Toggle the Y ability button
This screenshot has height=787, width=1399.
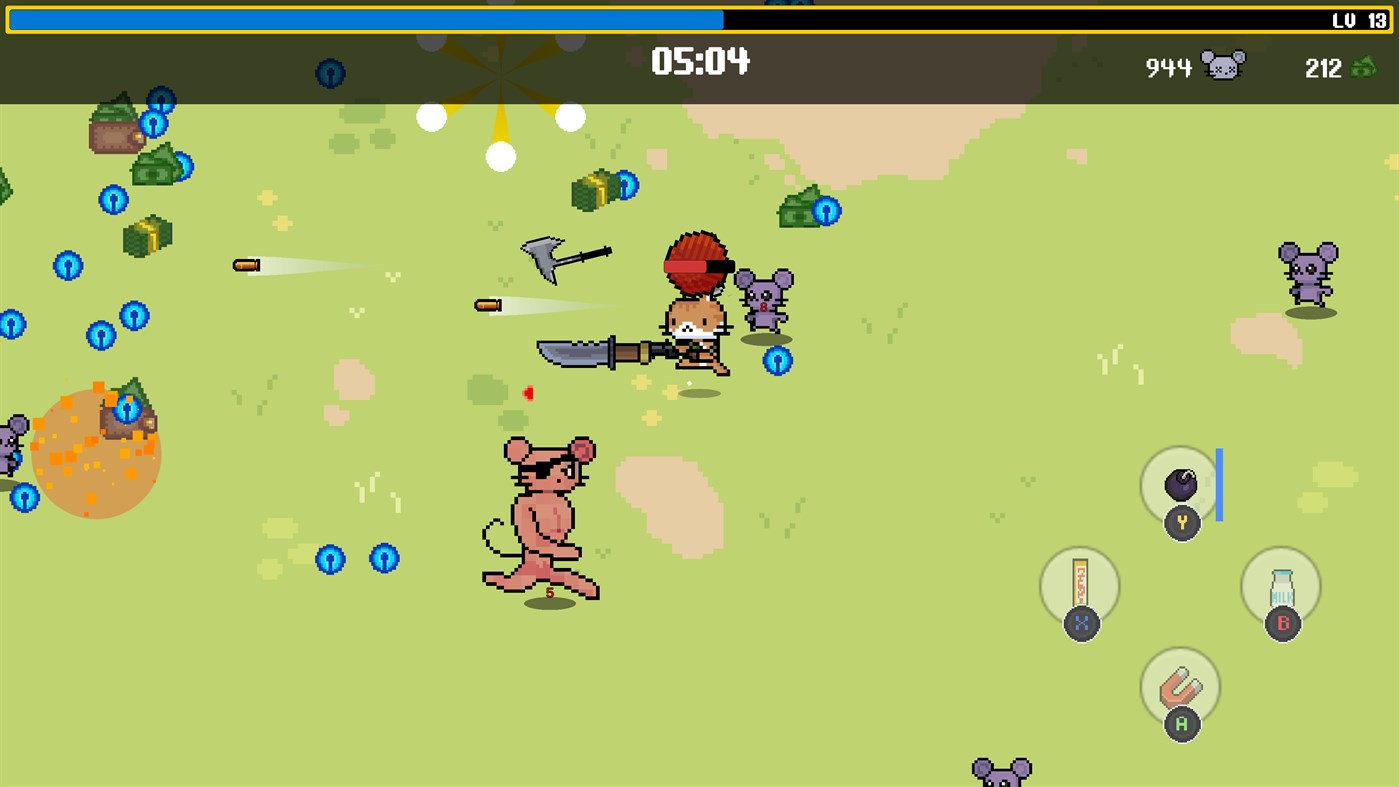(1180, 522)
